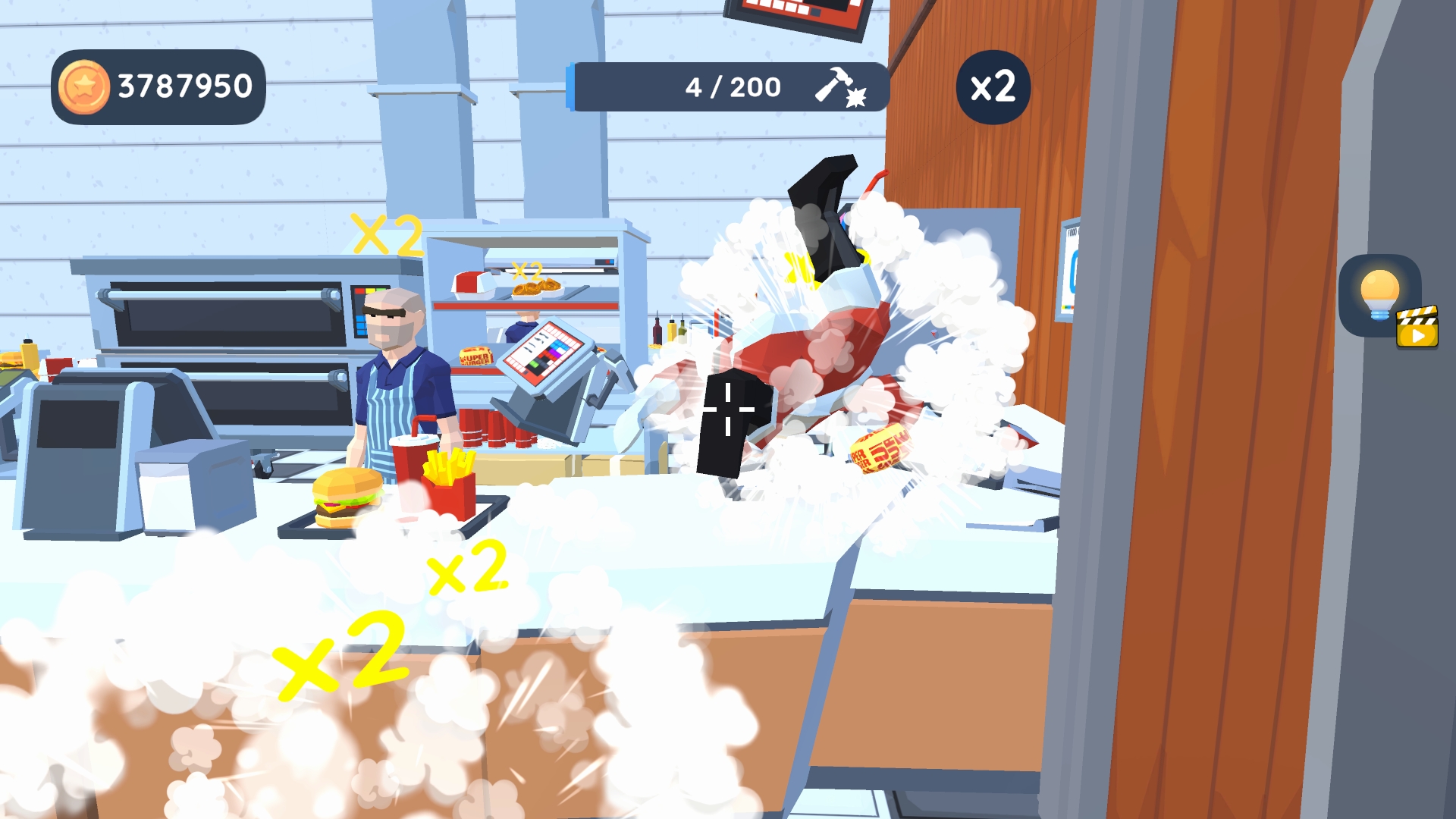Viewport: 1456px width, 819px height.
Task: Click the hammer smash icon on progress bar
Action: pyautogui.click(x=836, y=86)
